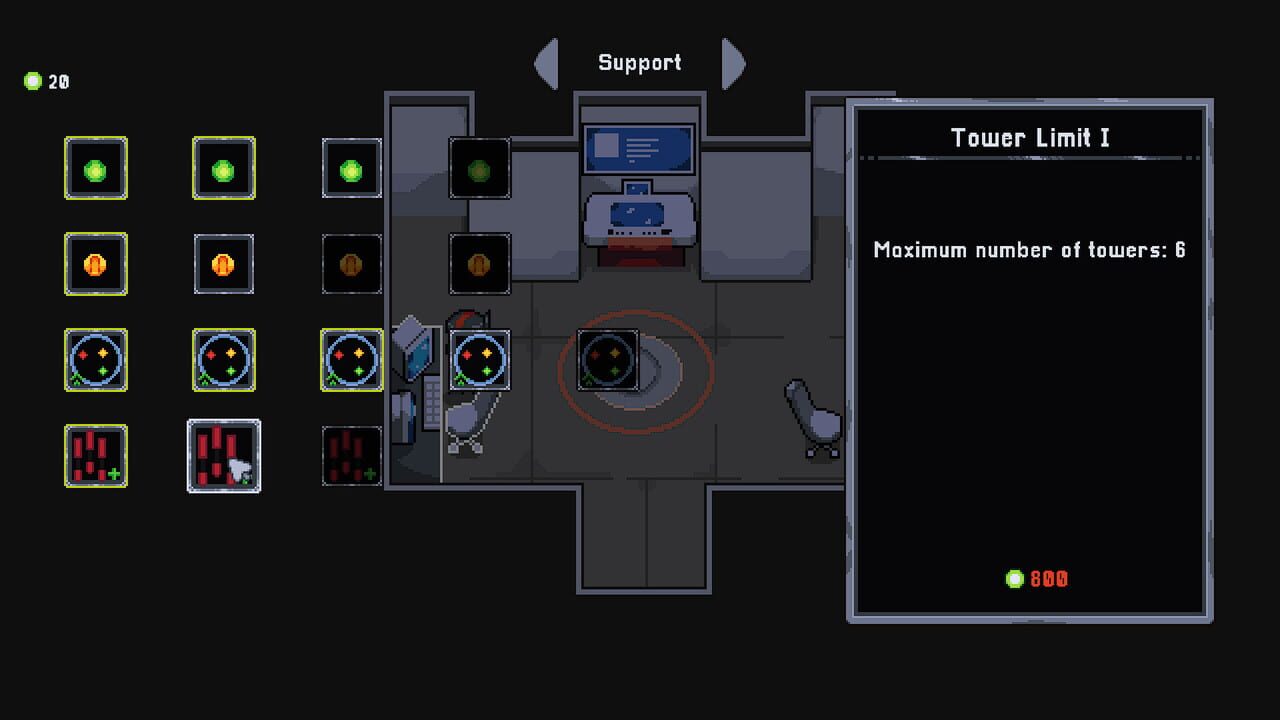The height and width of the screenshot is (720, 1280).
Task: Select the tier-one radar circle upgrade
Action: (96, 360)
